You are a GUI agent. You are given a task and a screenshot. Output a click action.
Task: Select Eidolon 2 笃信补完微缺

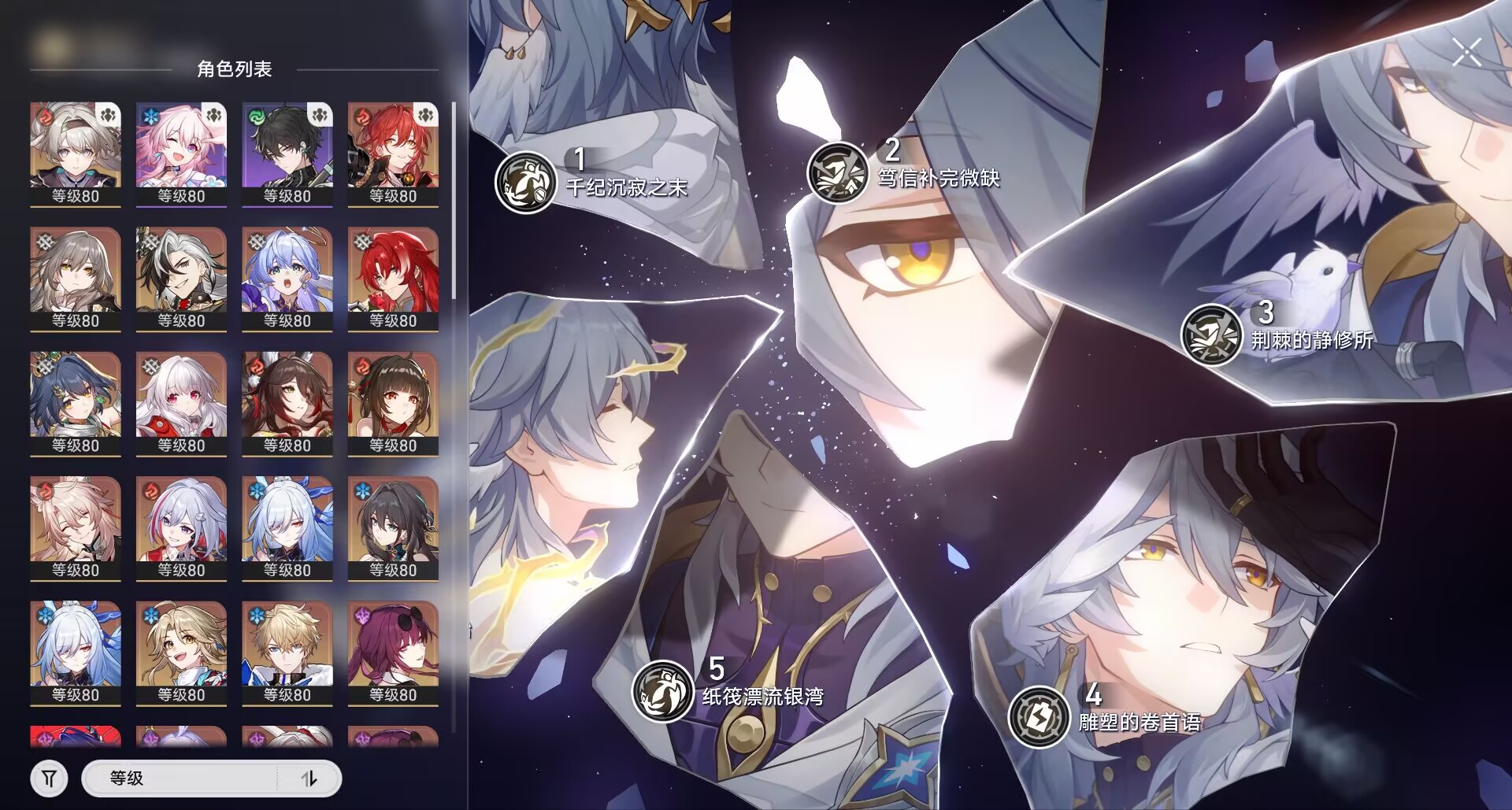838,172
